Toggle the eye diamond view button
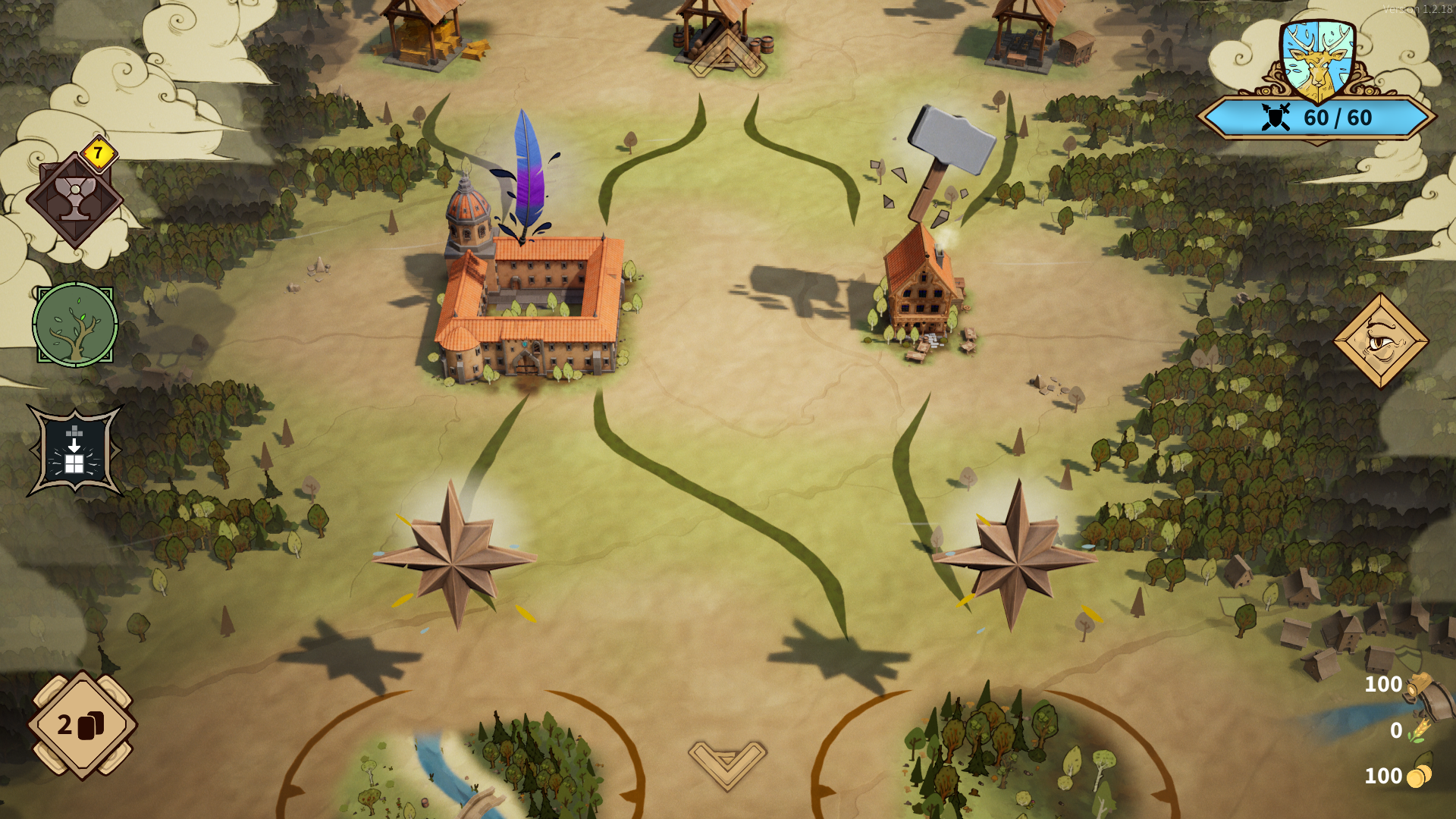Screen dimensions: 1456x819 pos(1381,341)
